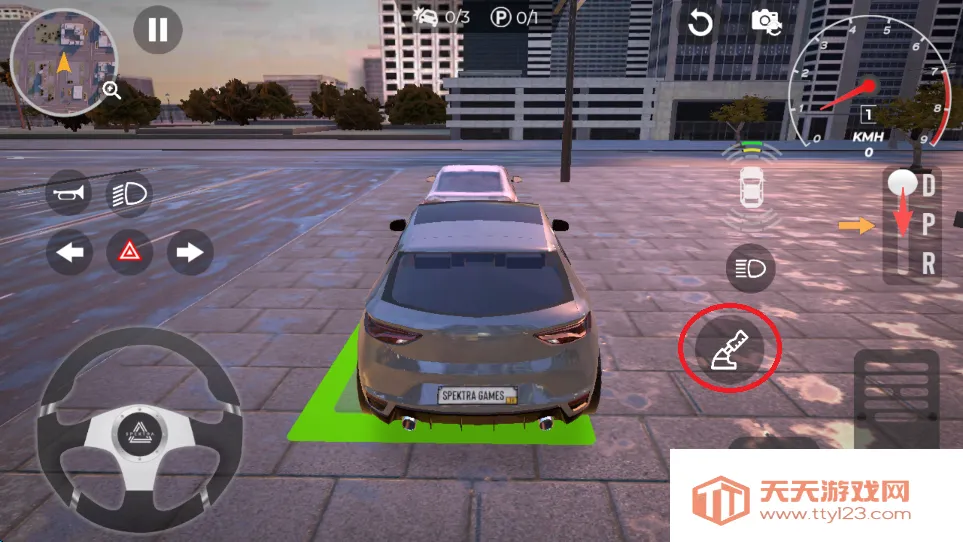The width and height of the screenshot is (963, 542).
Task: Honk the horn button
Action: [x=69, y=193]
